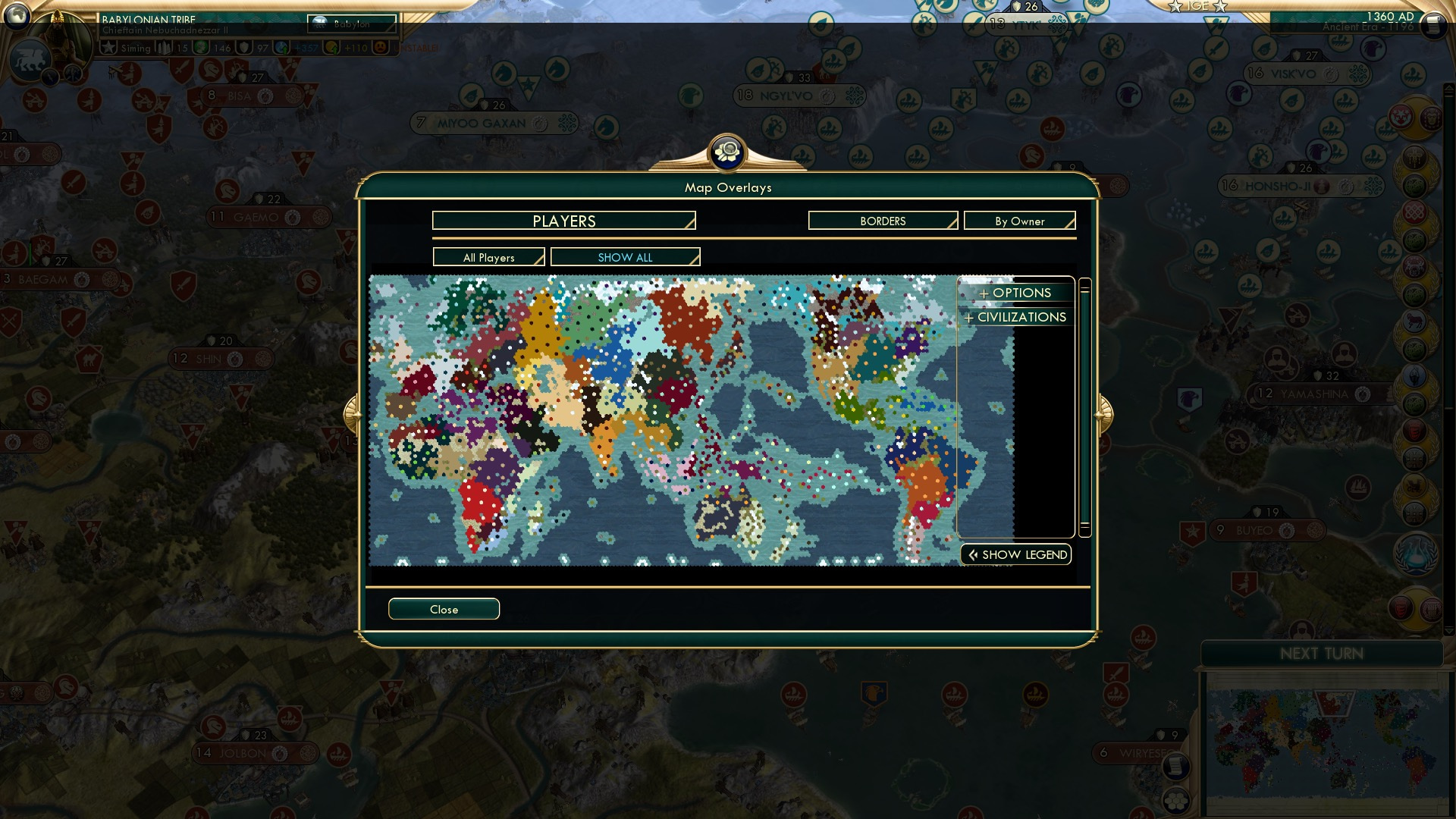Open the Babylon civilization banner menu
Image resolution: width=1456 pixels, height=819 pixels.
[x=352, y=24]
